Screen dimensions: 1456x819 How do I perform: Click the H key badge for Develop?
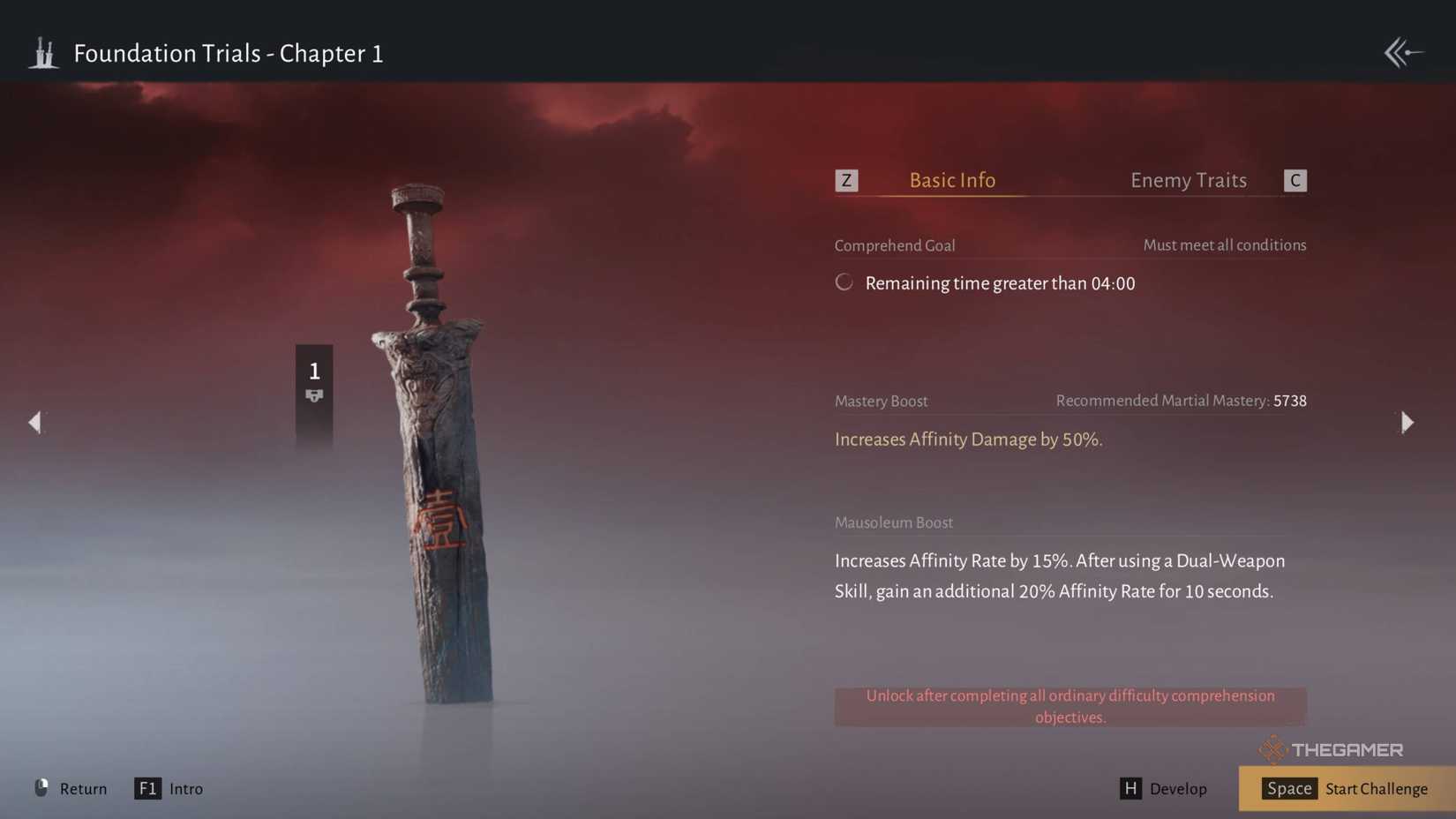coord(1131,788)
